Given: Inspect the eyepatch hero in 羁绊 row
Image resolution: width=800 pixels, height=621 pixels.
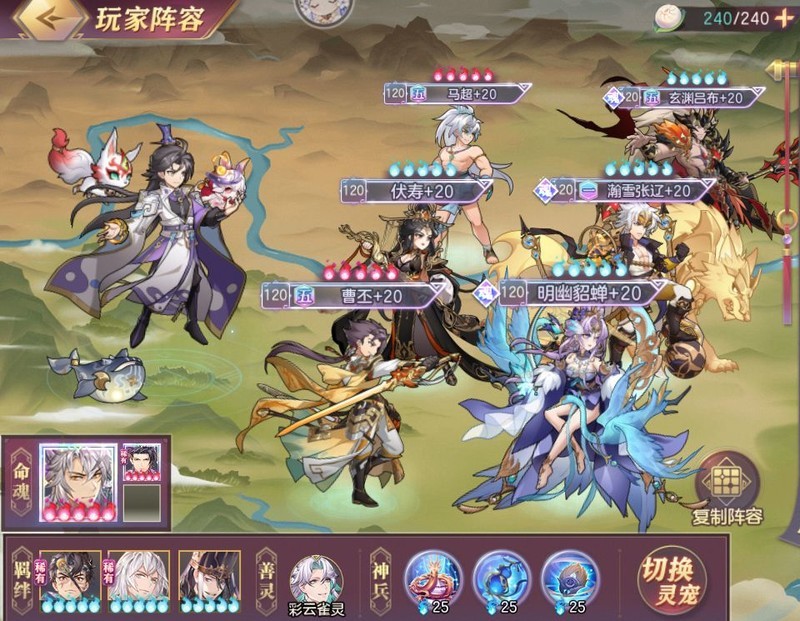Looking at the screenshot, I should (x=71, y=577).
